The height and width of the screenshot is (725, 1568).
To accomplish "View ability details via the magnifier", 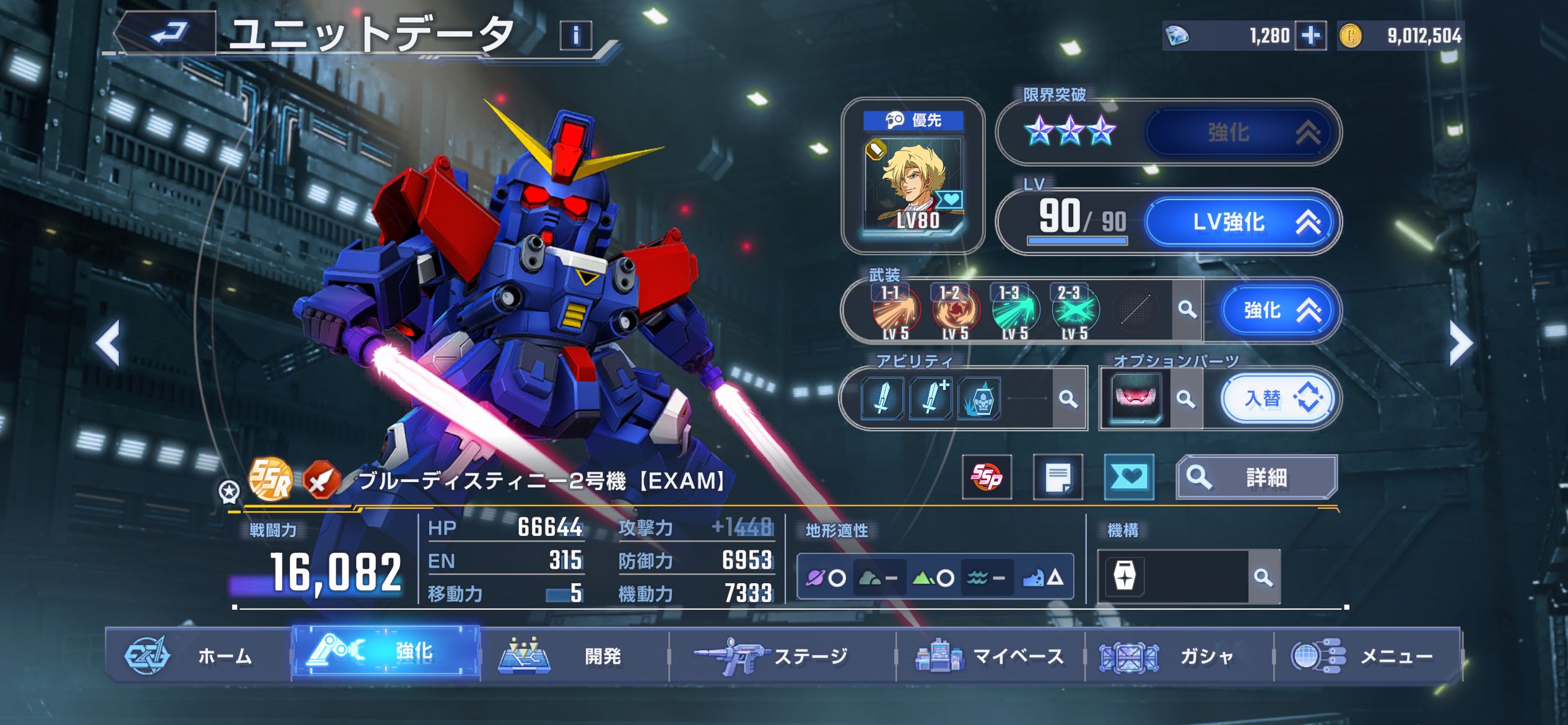I will click(x=1068, y=398).
